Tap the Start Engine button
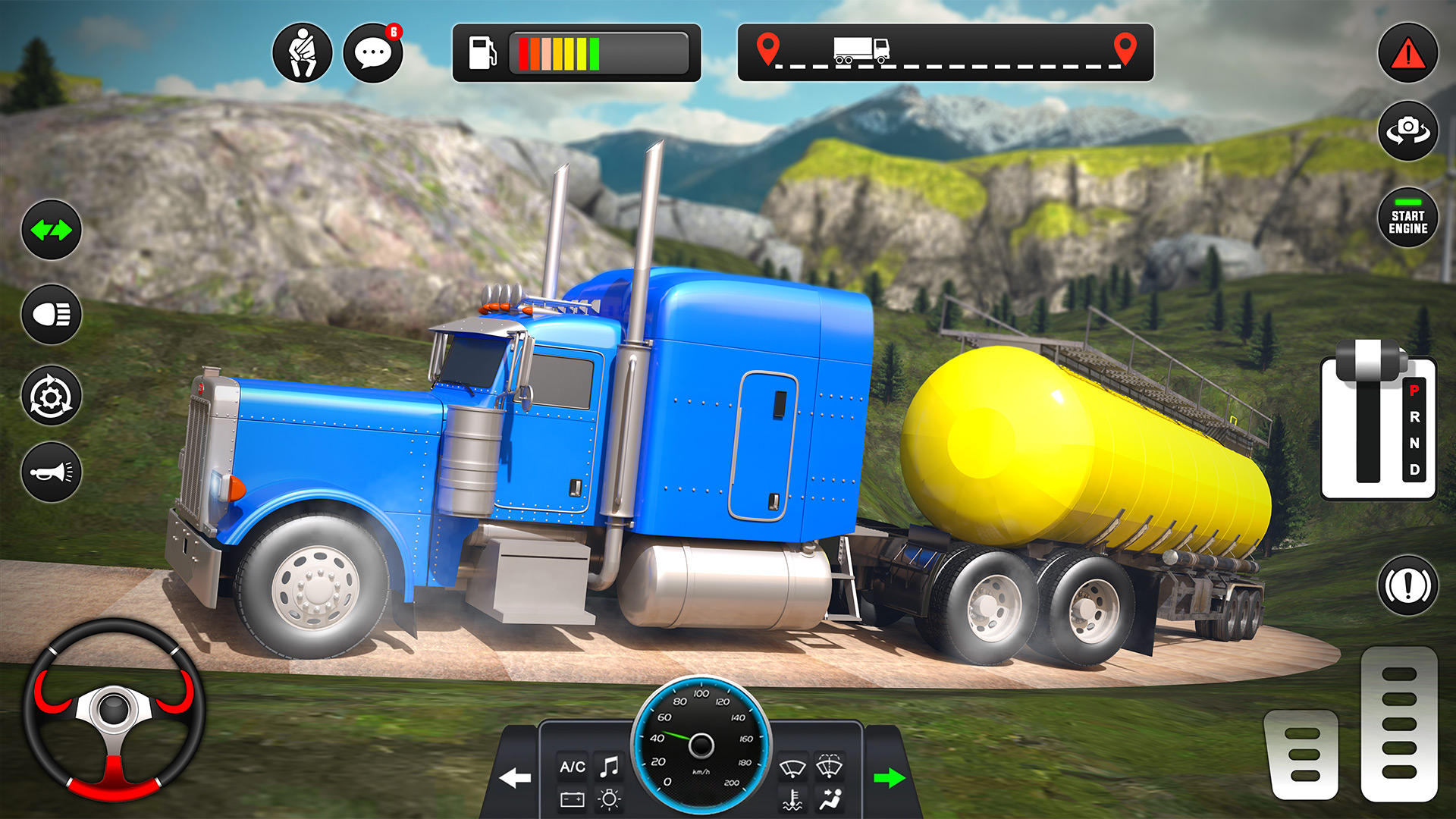This screenshot has width=1456, height=819. click(1407, 218)
